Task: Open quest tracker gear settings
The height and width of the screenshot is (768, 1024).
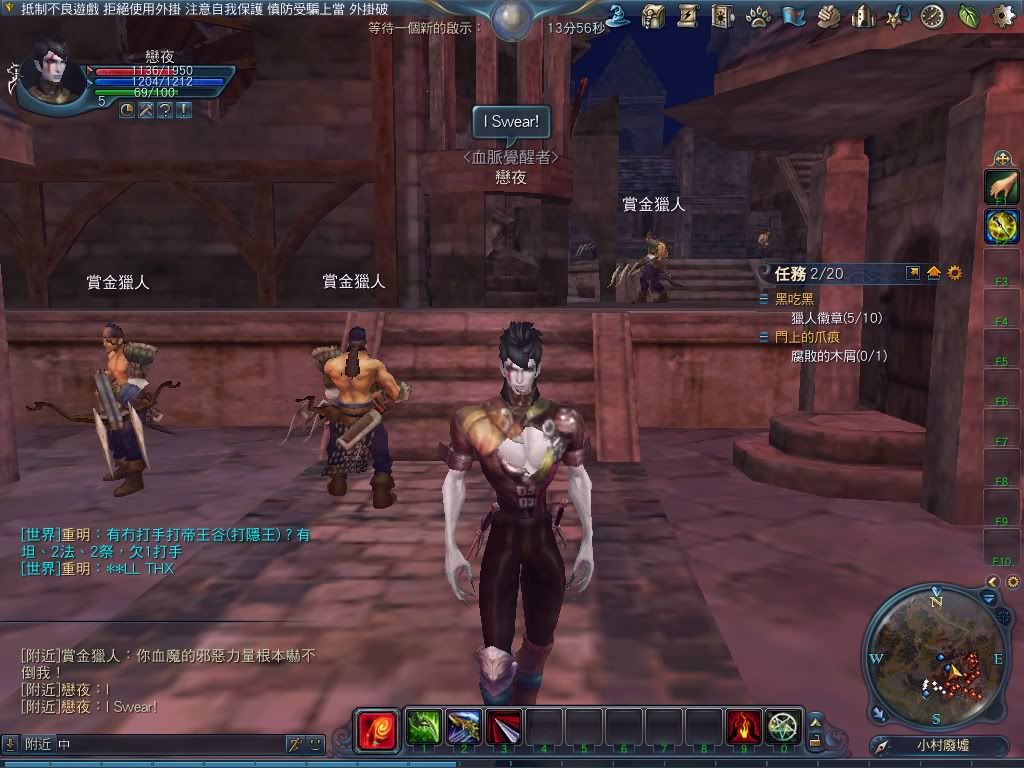Action: click(x=955, y=273)
